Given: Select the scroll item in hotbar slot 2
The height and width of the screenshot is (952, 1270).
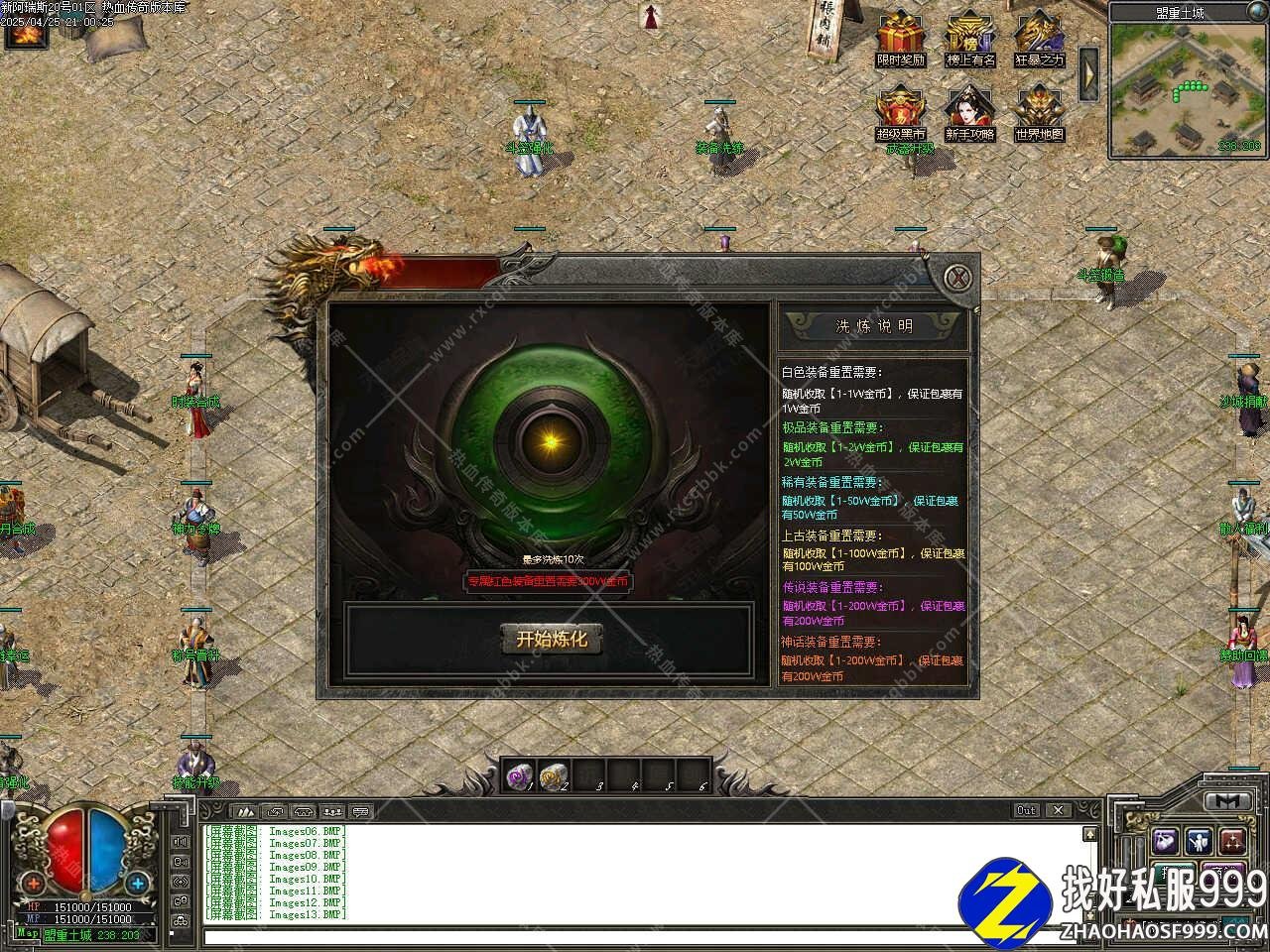Looking at the screenshot, I should (x=554, y=774).
